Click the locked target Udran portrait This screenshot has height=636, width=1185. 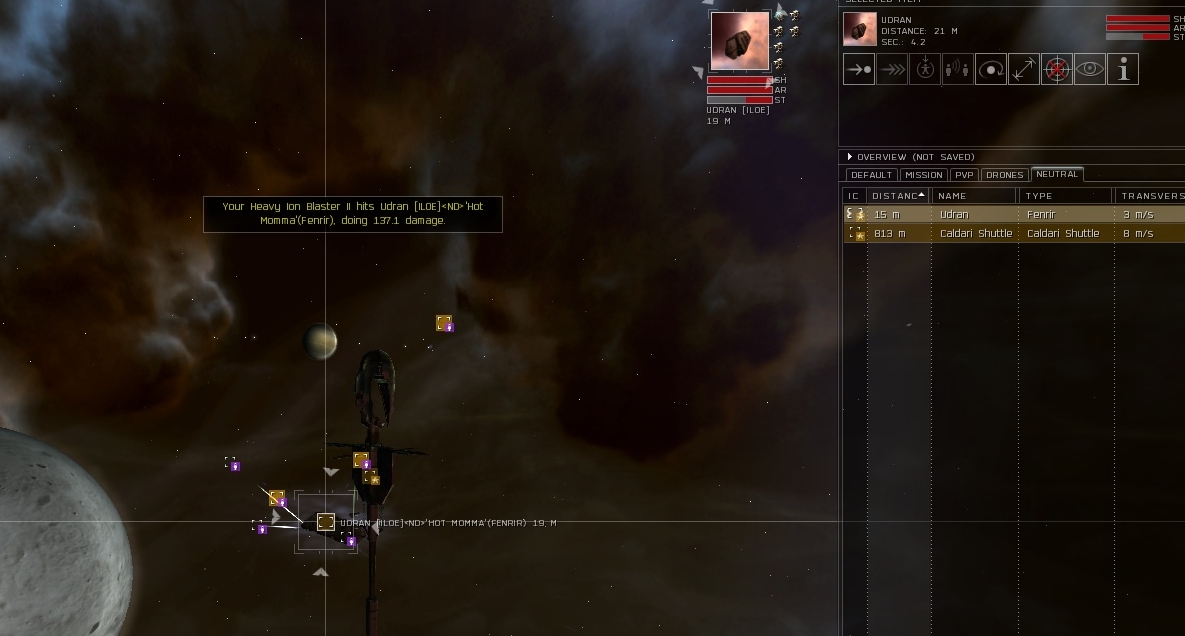click(740, 42)
